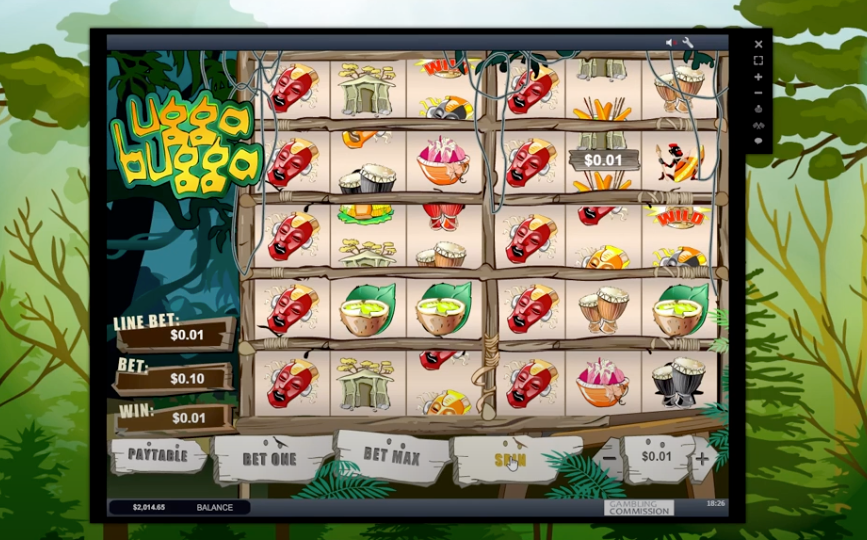
Task: Zoom out using the sidebar minus icon
Action: tap(758, 93)
